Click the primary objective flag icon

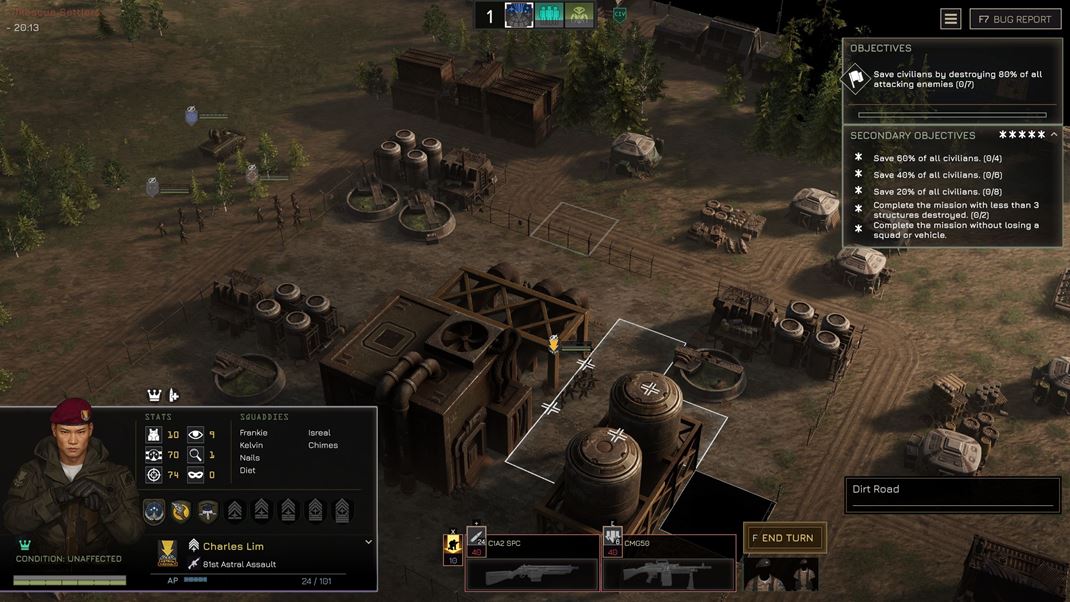pos(856,78)
